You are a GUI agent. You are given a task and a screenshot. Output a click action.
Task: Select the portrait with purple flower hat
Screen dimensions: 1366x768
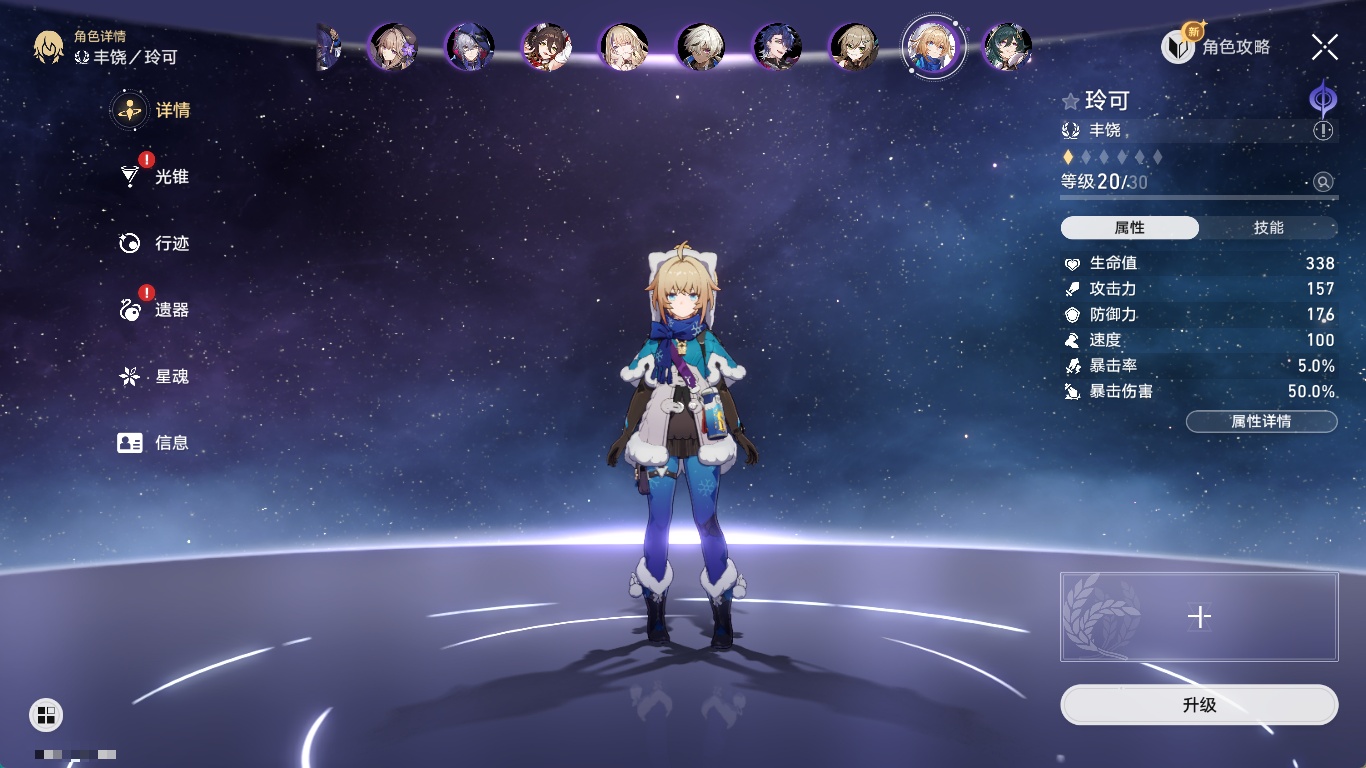393,47
